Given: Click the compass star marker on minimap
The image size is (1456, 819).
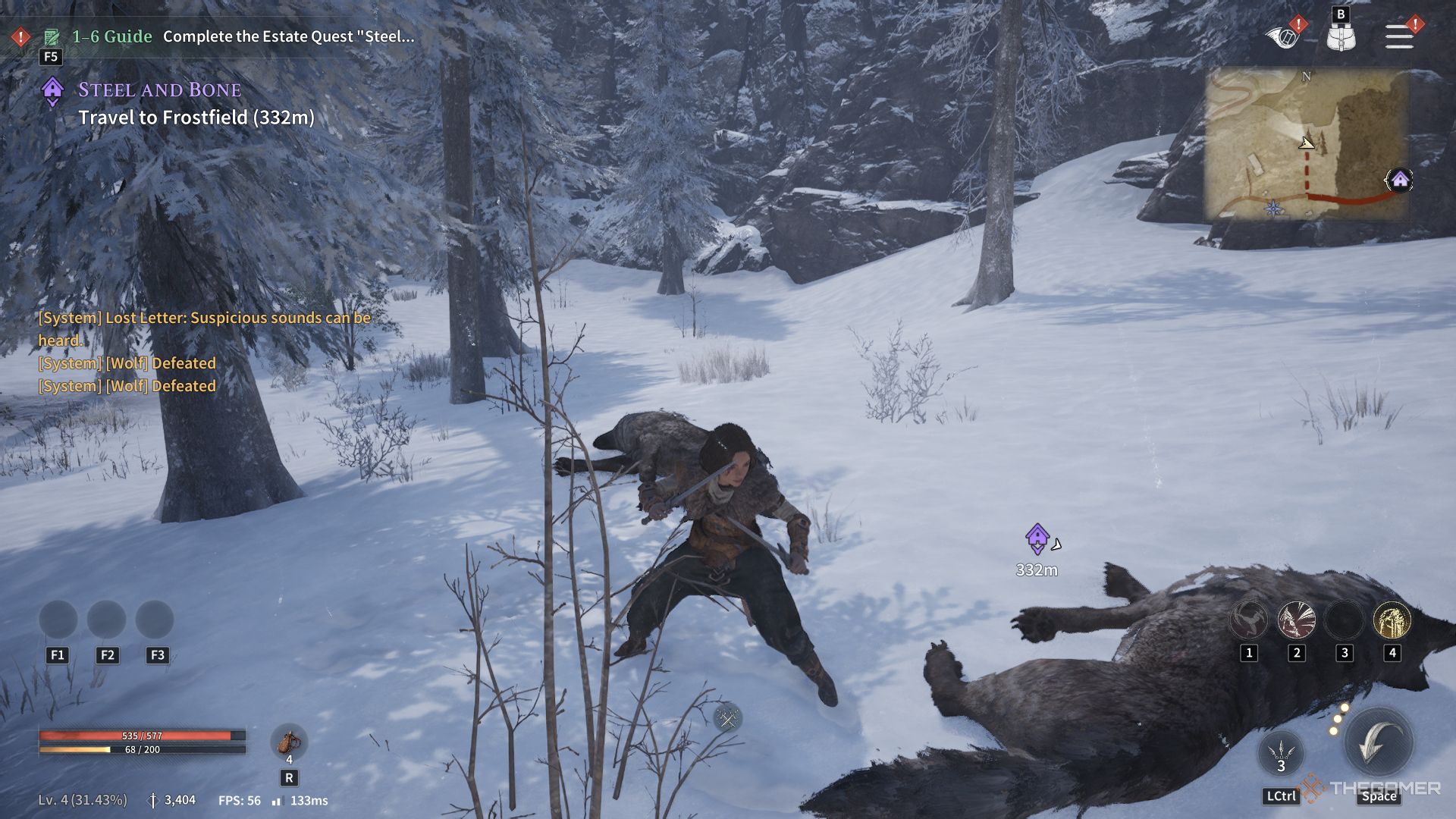Looking at the screenshot, I should coord(1274,208).
